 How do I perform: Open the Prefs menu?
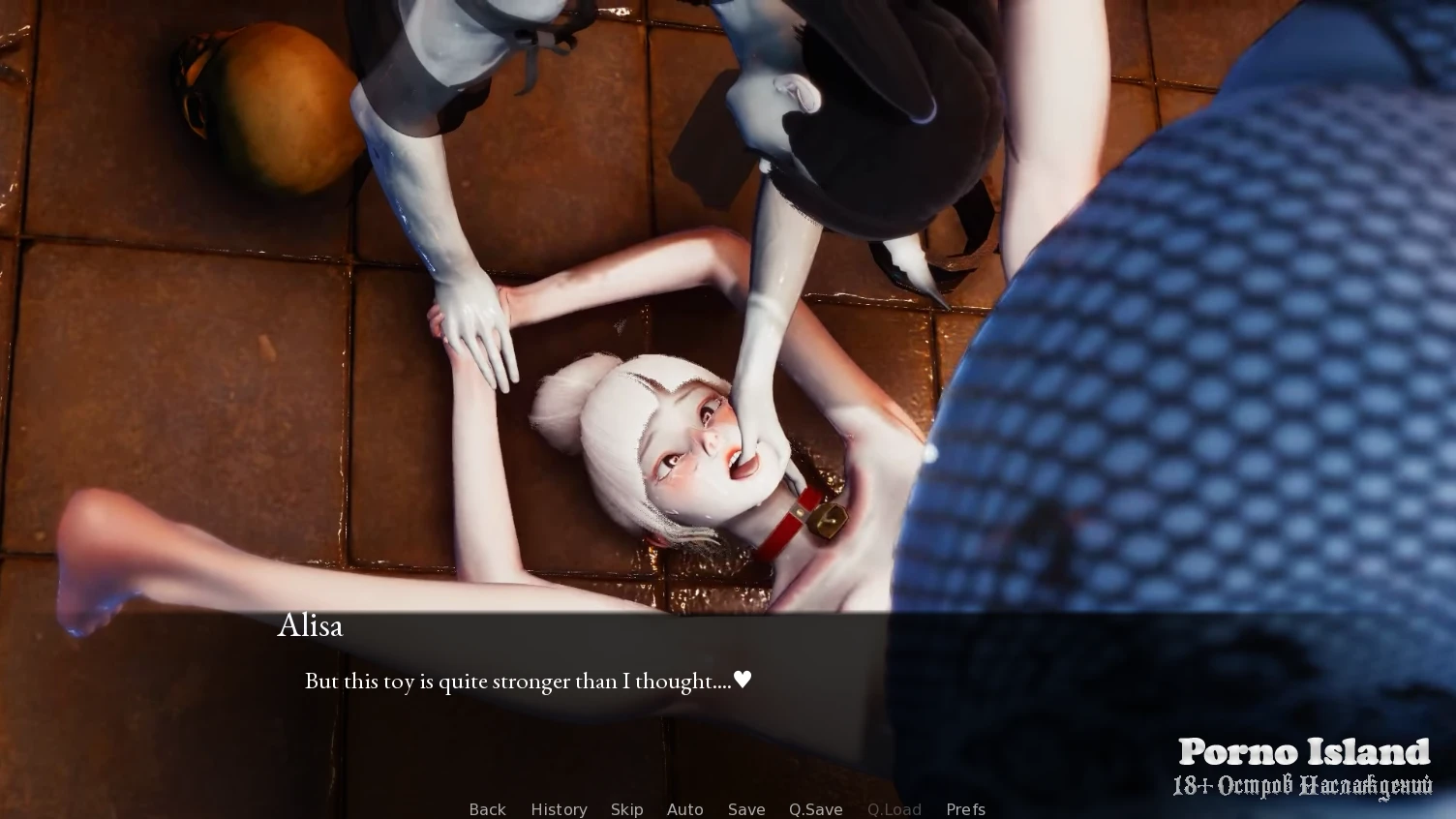[965, 809]
